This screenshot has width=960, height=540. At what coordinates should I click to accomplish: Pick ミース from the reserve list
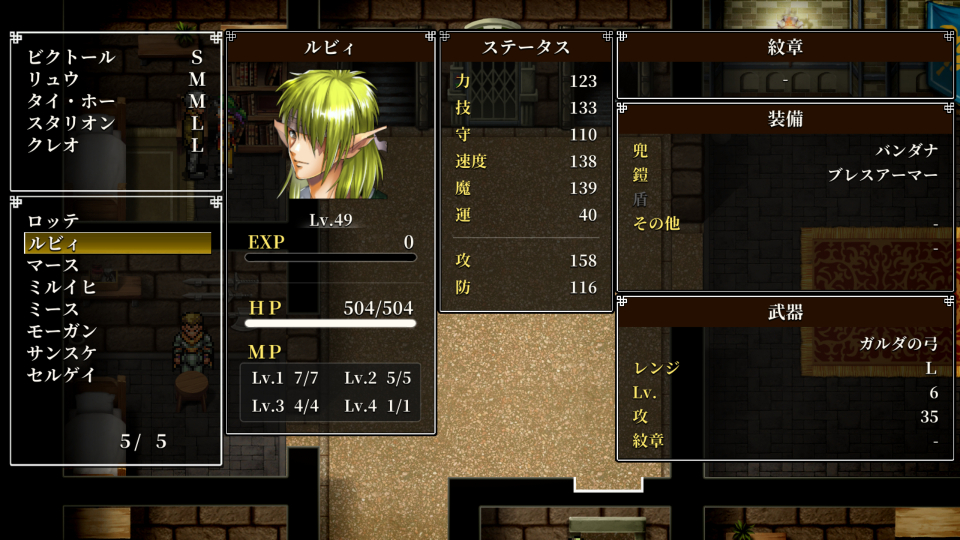(x=53, y=309)
